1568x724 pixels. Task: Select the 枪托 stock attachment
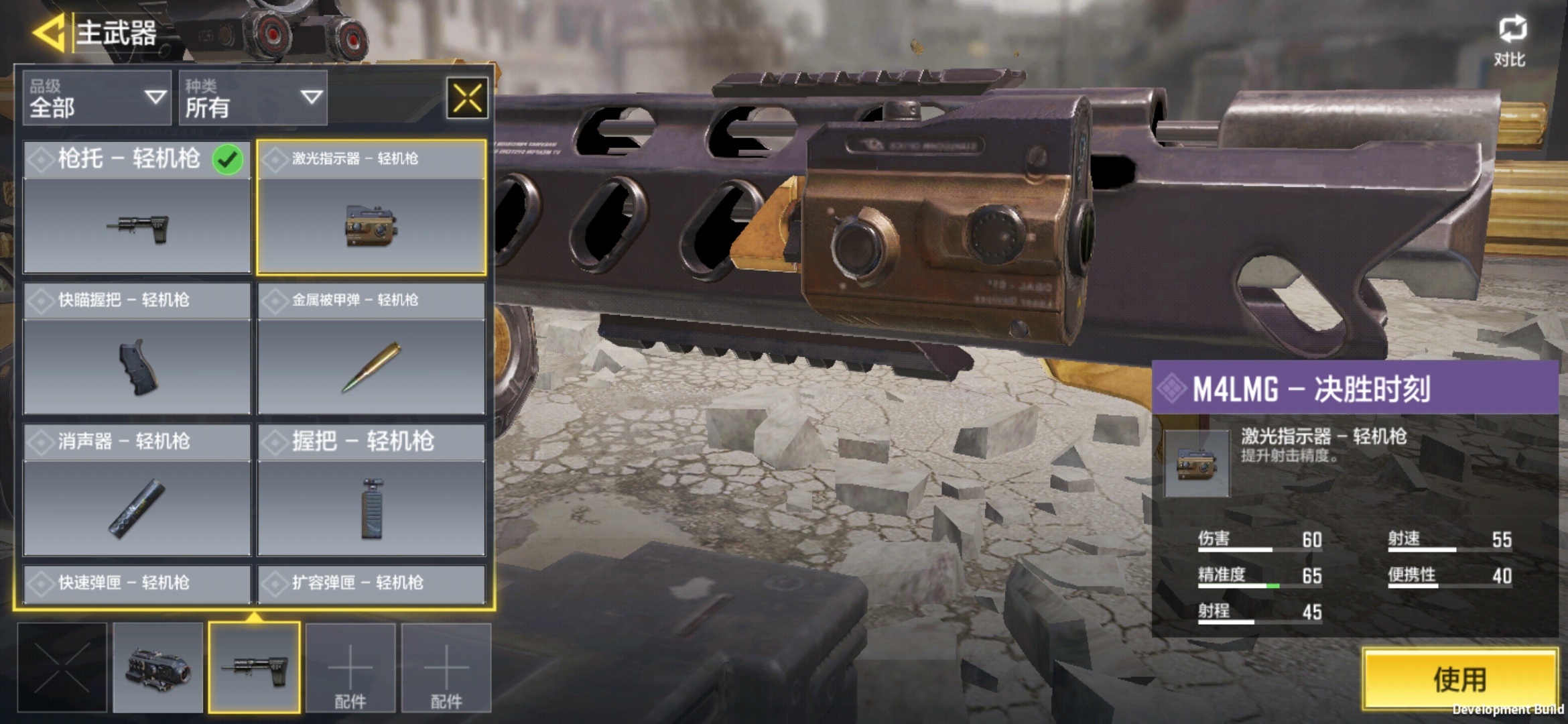click(x=137, y=206)
